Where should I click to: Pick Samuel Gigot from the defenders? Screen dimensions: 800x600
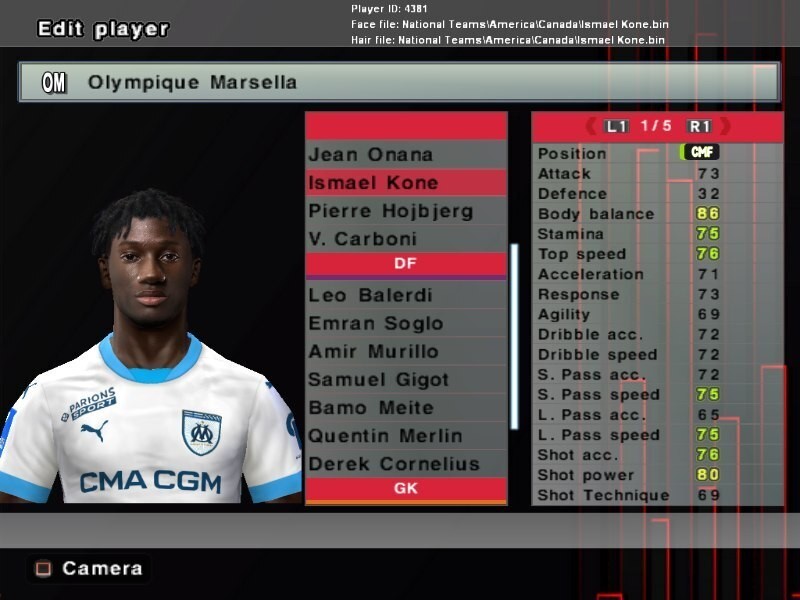405,379
